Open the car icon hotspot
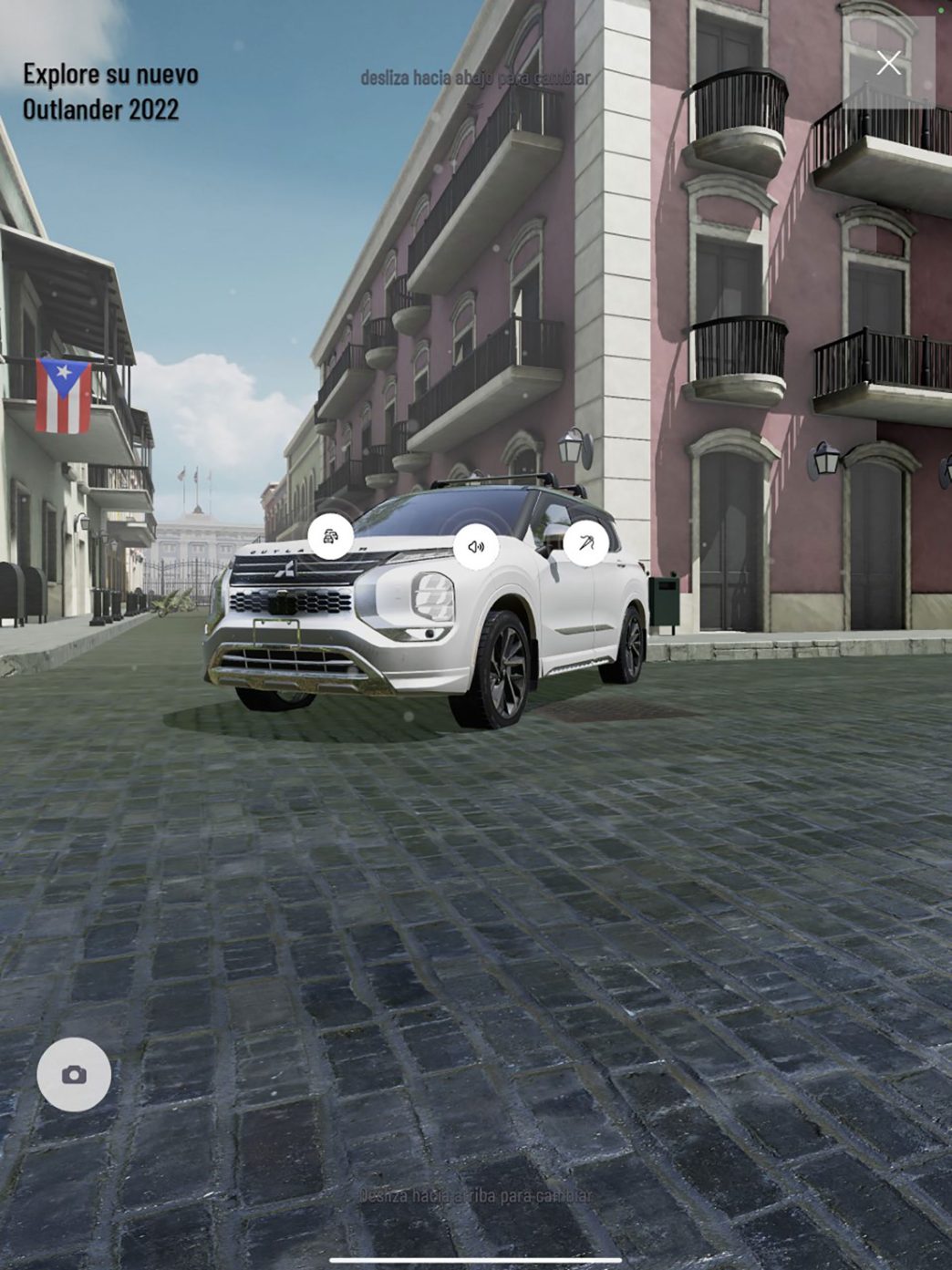The height and width of the screenshot is (1270, 952). click(x=330, y=536)
